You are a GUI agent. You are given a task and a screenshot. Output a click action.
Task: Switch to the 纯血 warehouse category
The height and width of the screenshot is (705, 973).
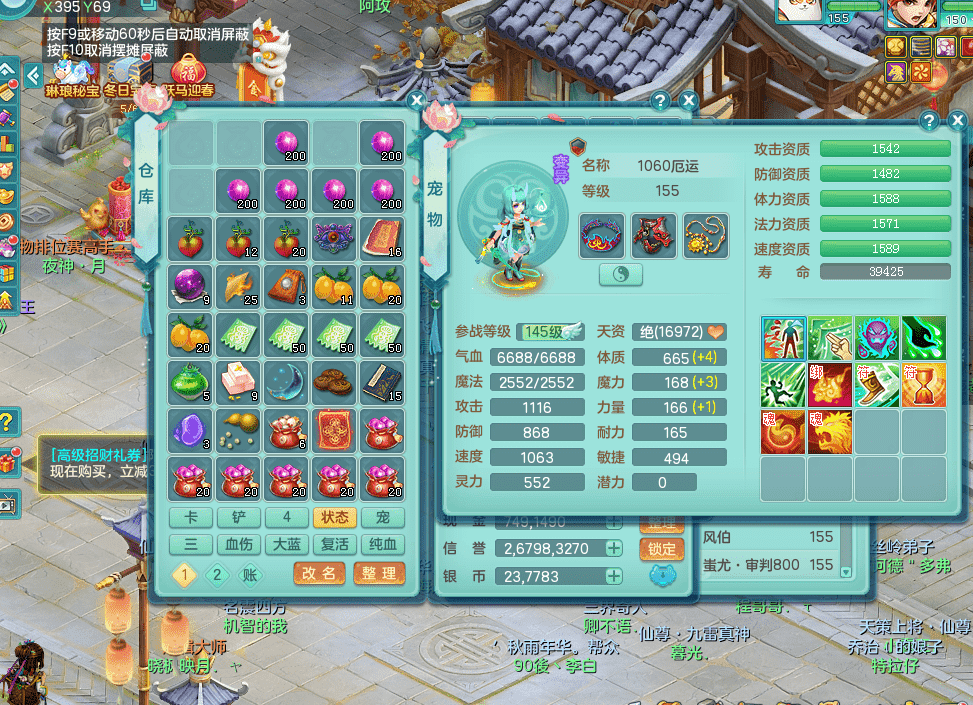pyautogui.click(x=383, y=544)
